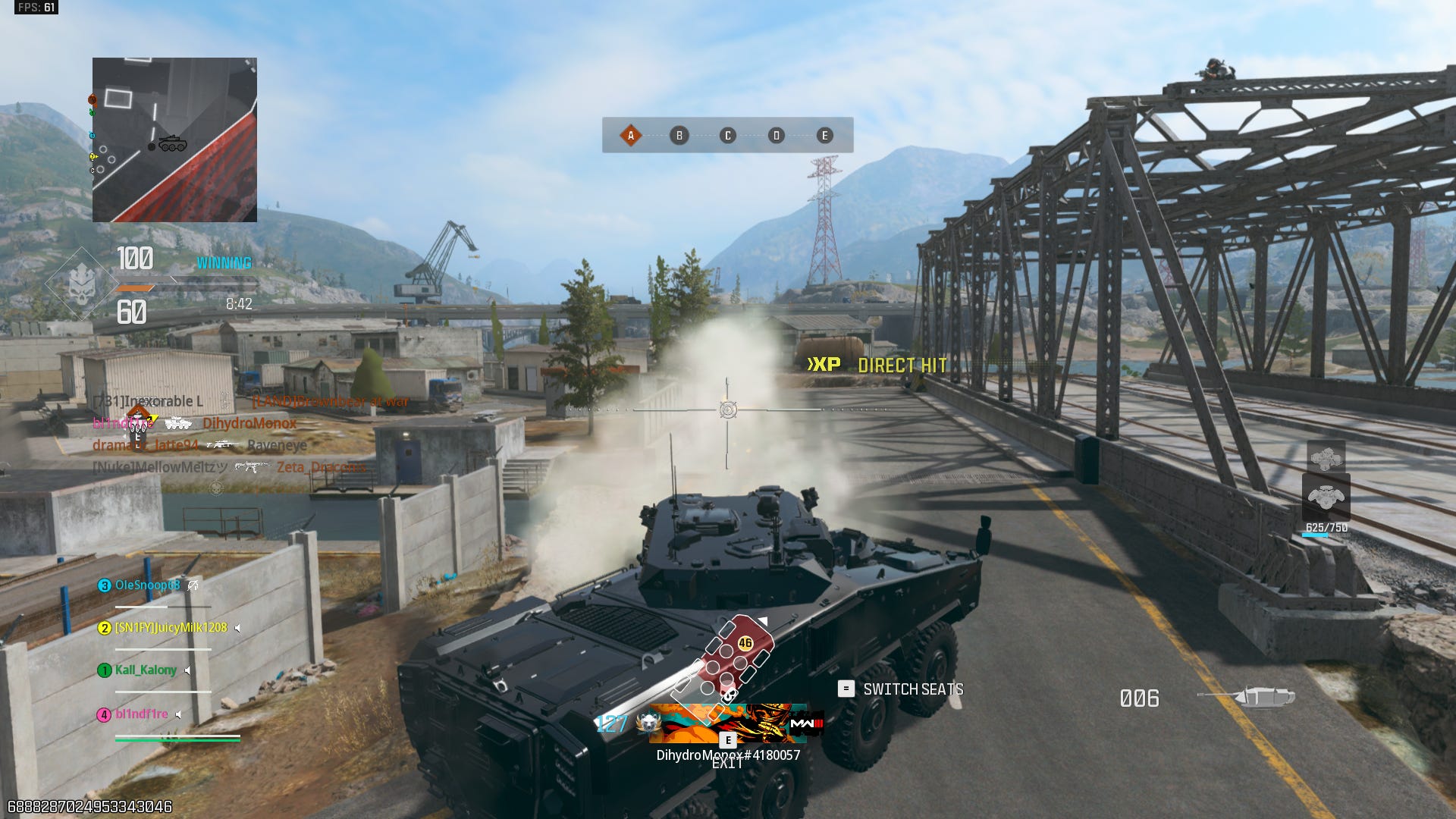The width and height of the screenshot is (1456, 819).
Task: Select objective marker E
Action: [x=824, y=136]
